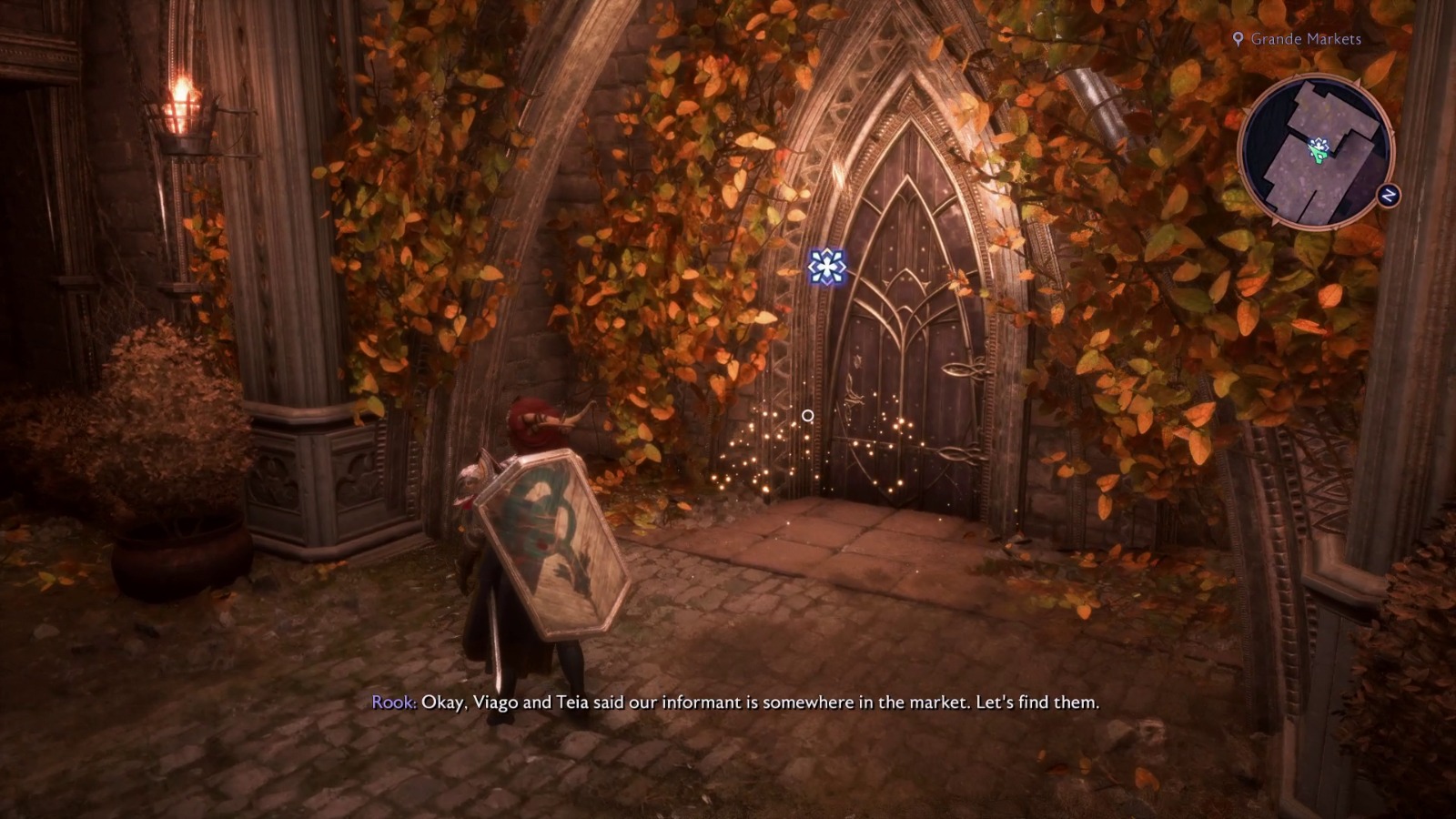Click the green player arrow on the minimap

coord(1319,154)
